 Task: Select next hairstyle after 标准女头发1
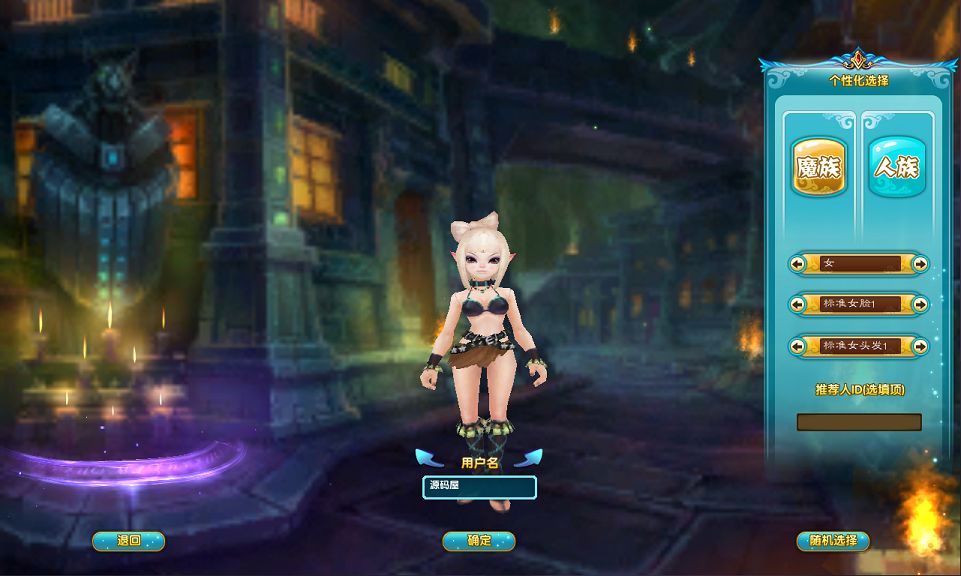pyautogui.click(x=919, y=347)
